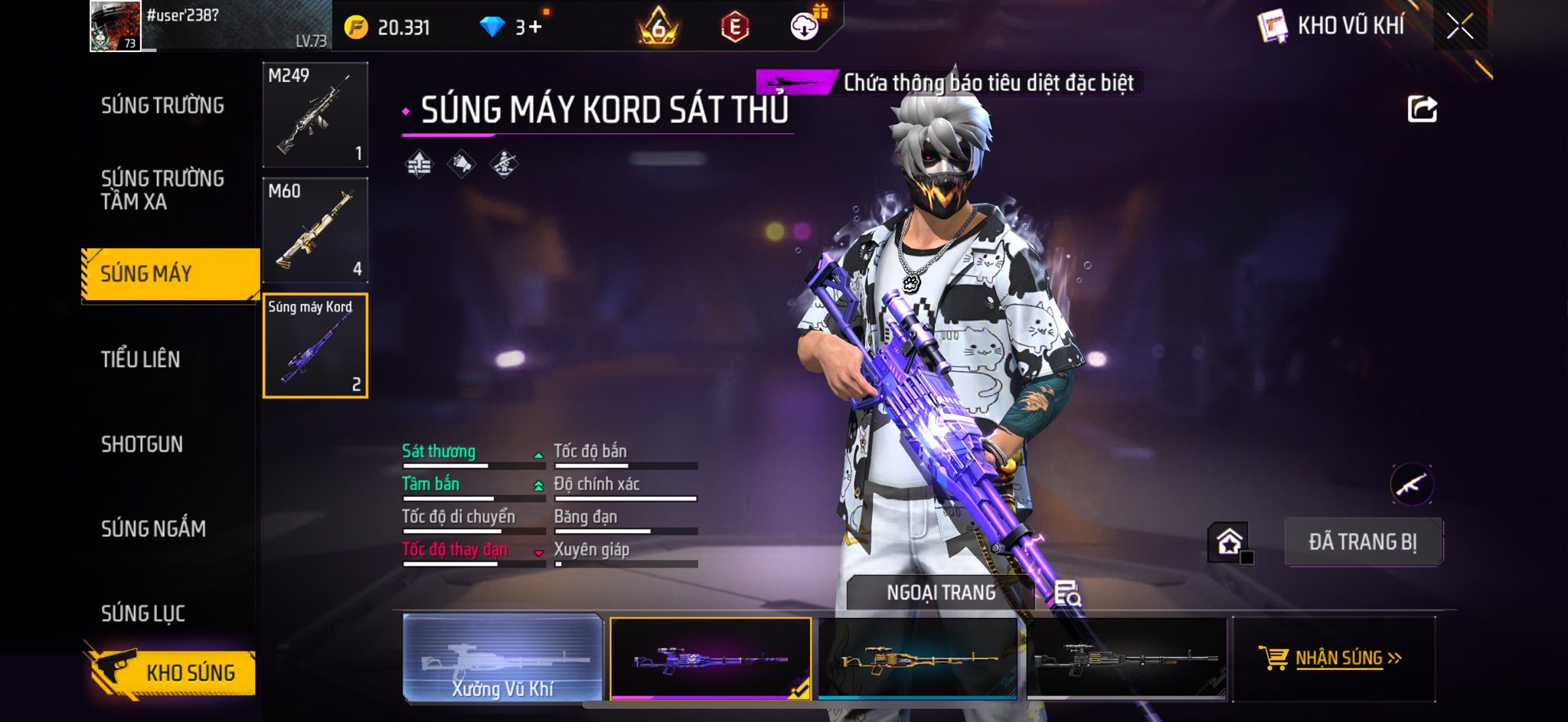The height and width of the screenshot is (722, 1568).
Task: Share the weapon skin
Action: 1422,109
